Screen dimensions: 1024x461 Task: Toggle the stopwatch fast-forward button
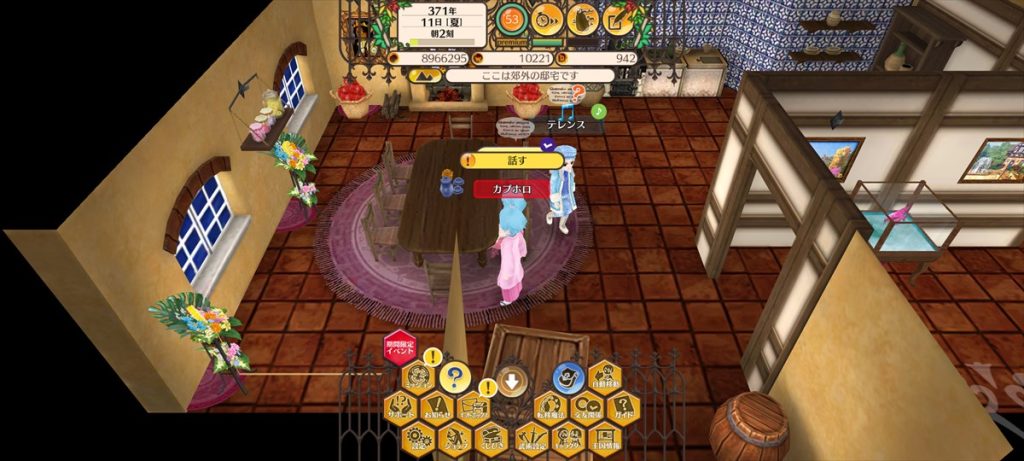(546, 18)
